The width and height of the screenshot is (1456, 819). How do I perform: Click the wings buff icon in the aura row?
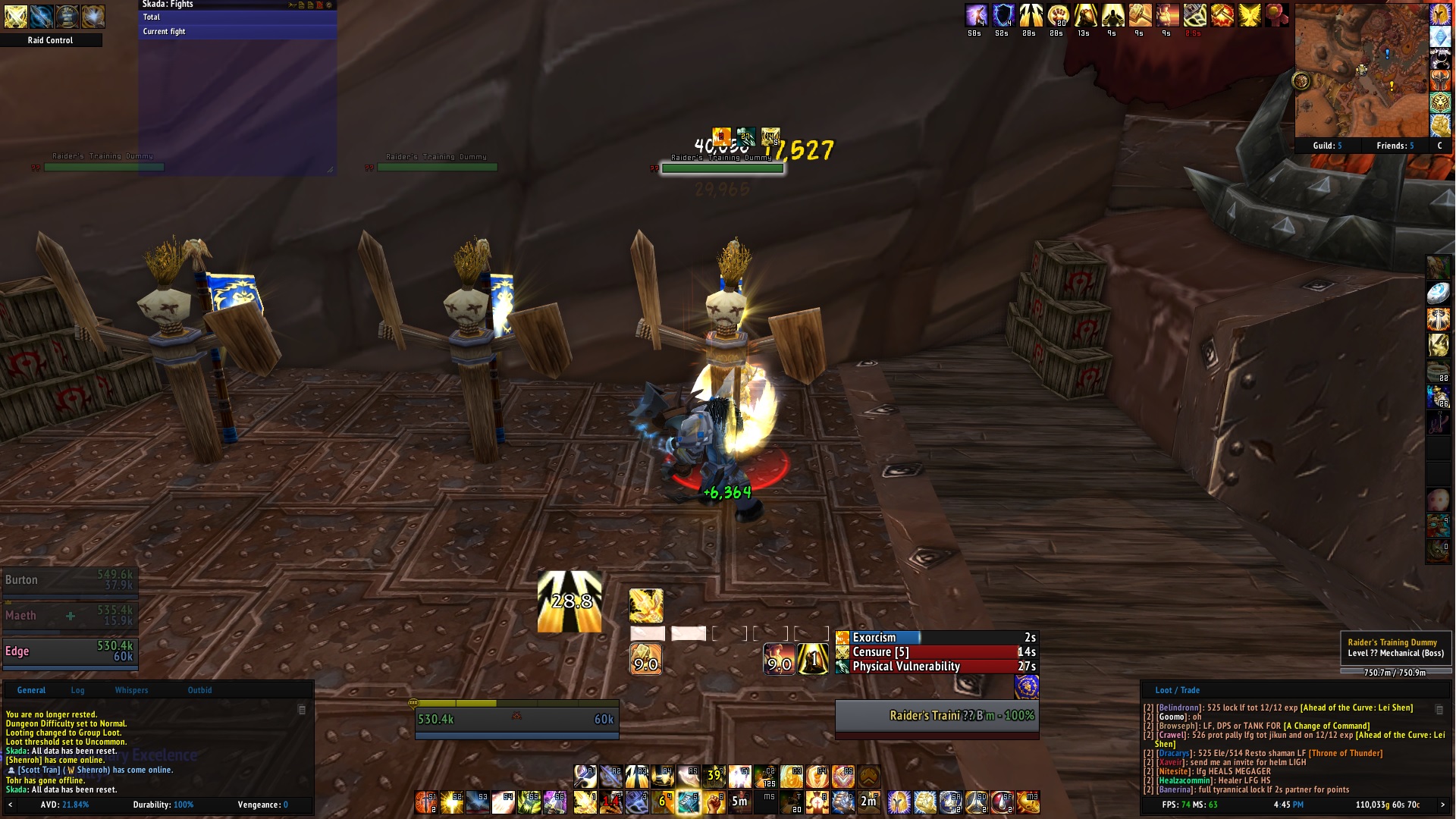1250,14
